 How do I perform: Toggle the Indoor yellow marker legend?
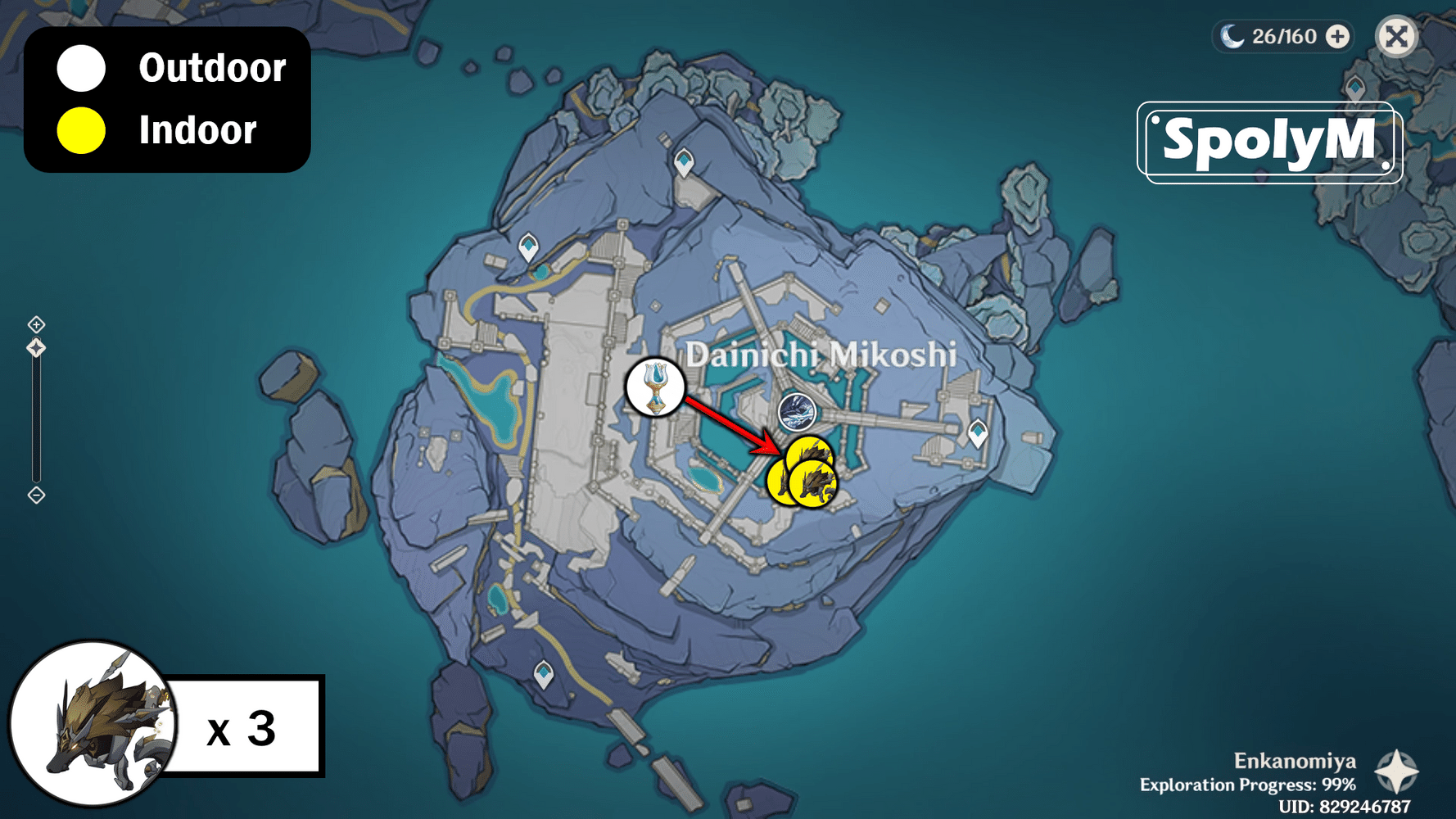(79, 129)
